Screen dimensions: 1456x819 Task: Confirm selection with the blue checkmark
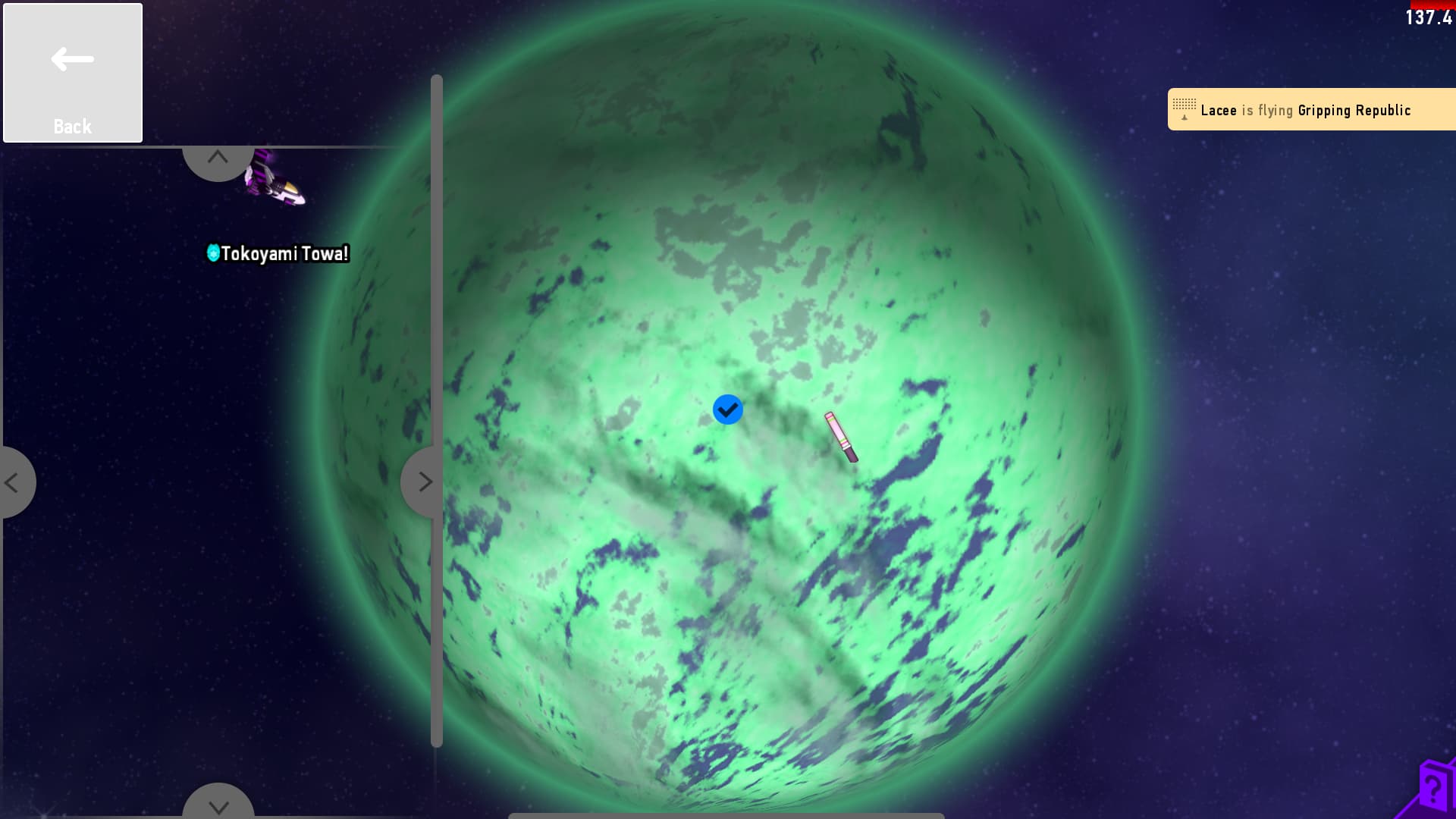[x=727, y=409]
